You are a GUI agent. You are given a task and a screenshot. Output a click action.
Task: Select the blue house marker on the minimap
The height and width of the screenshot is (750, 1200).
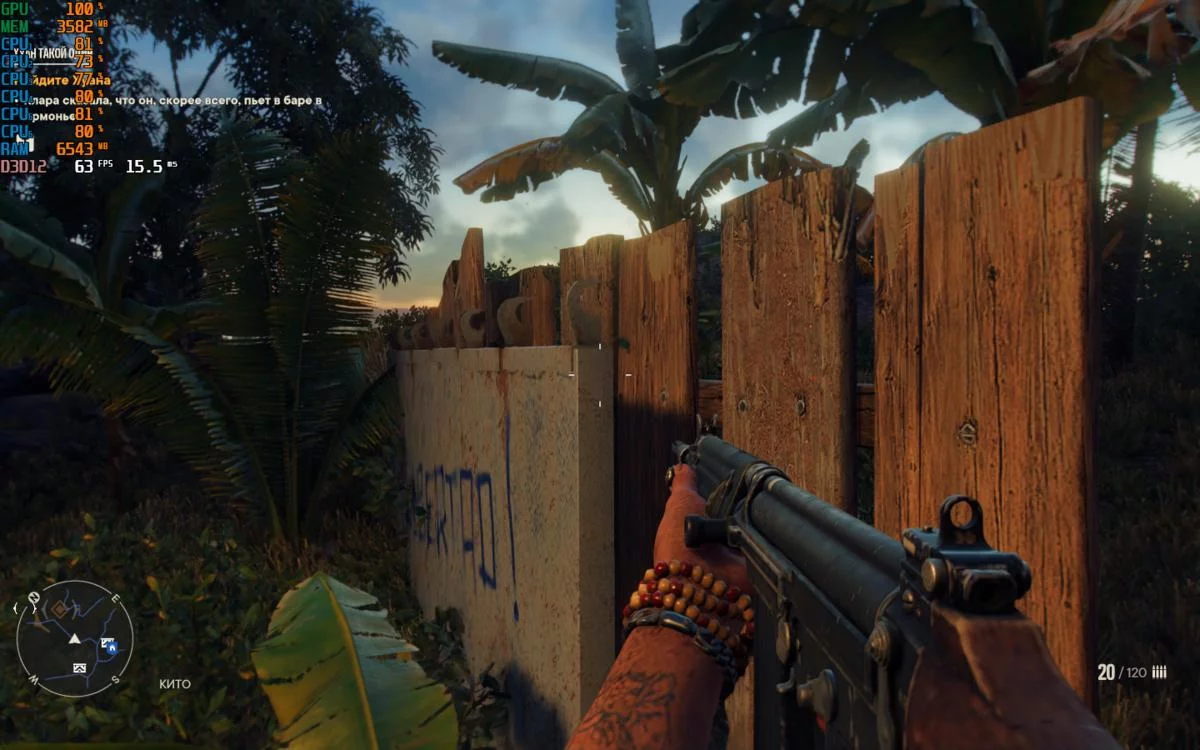pyautogui.click(x=110, y=647)
